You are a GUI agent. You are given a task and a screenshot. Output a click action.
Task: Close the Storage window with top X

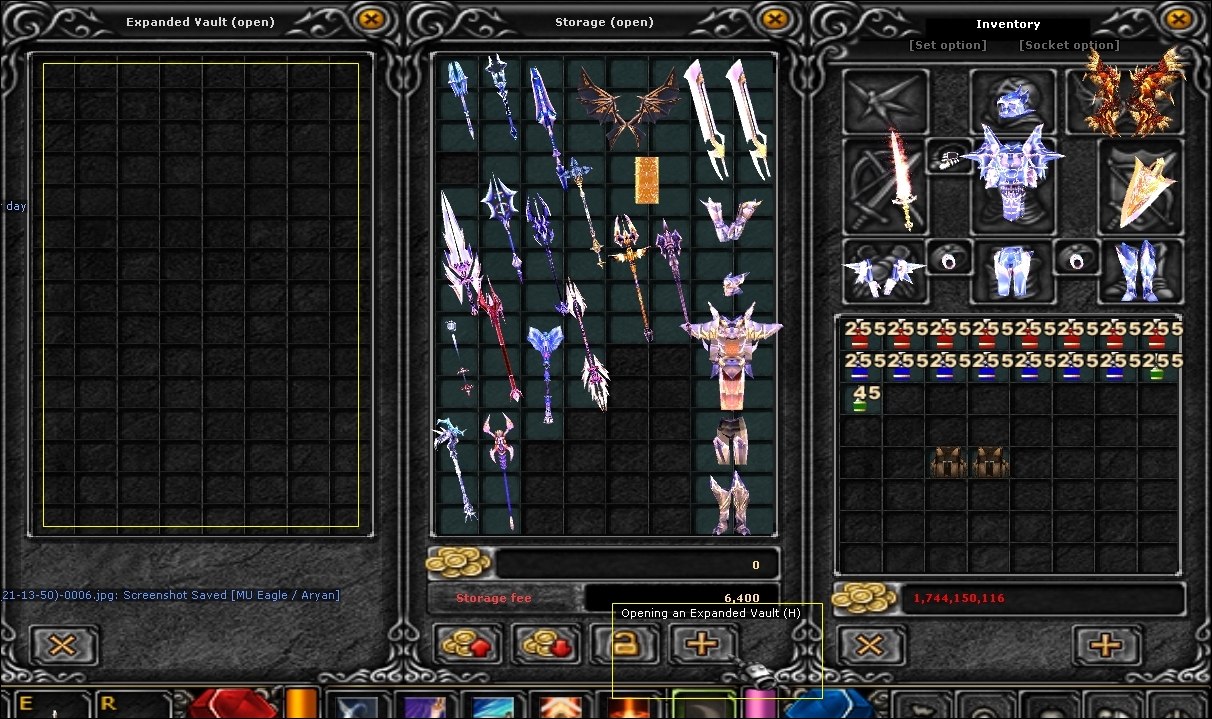point(773,19)
